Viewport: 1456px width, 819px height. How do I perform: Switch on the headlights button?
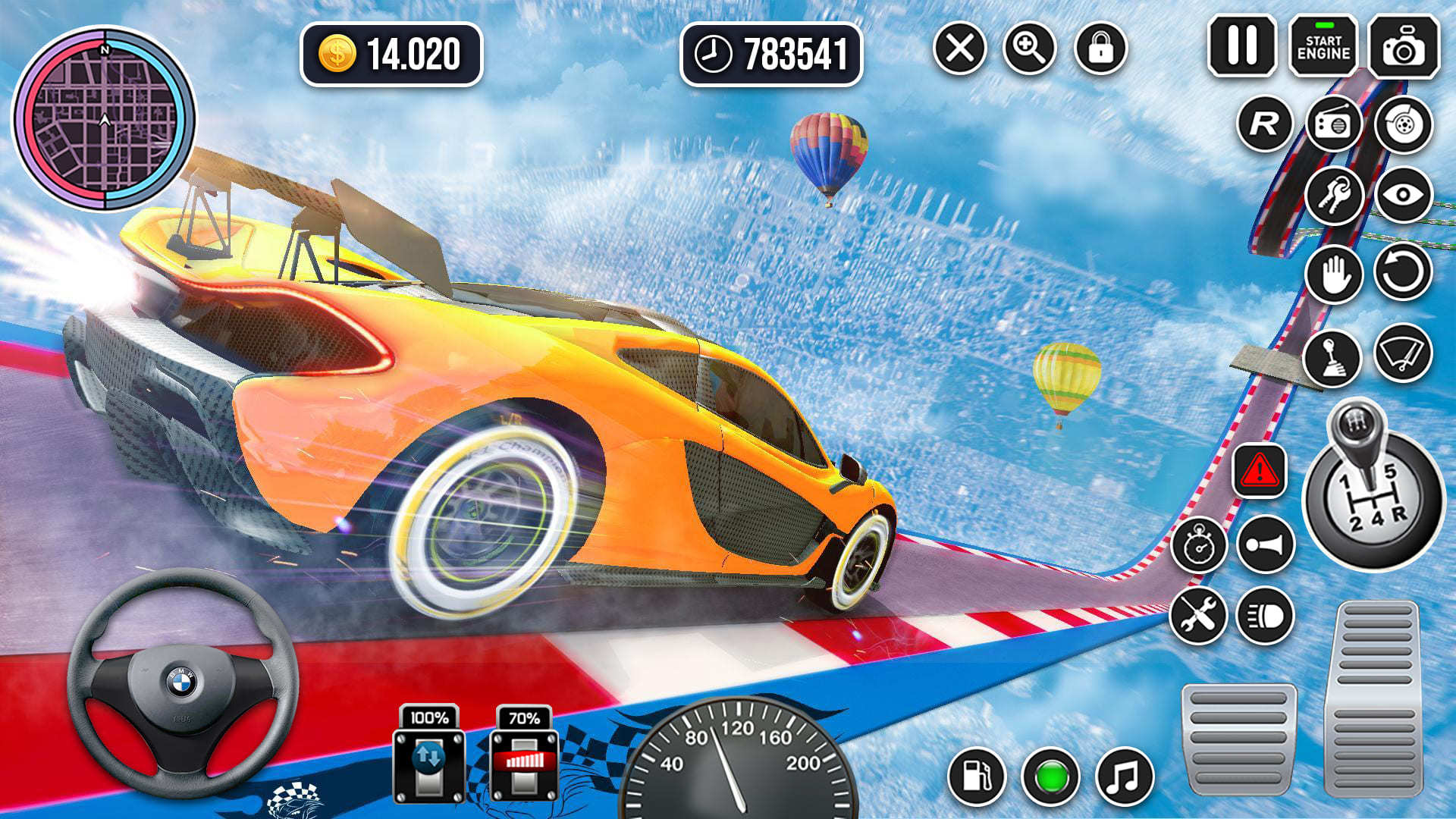pyautogui.click(x=1265, y=615)
